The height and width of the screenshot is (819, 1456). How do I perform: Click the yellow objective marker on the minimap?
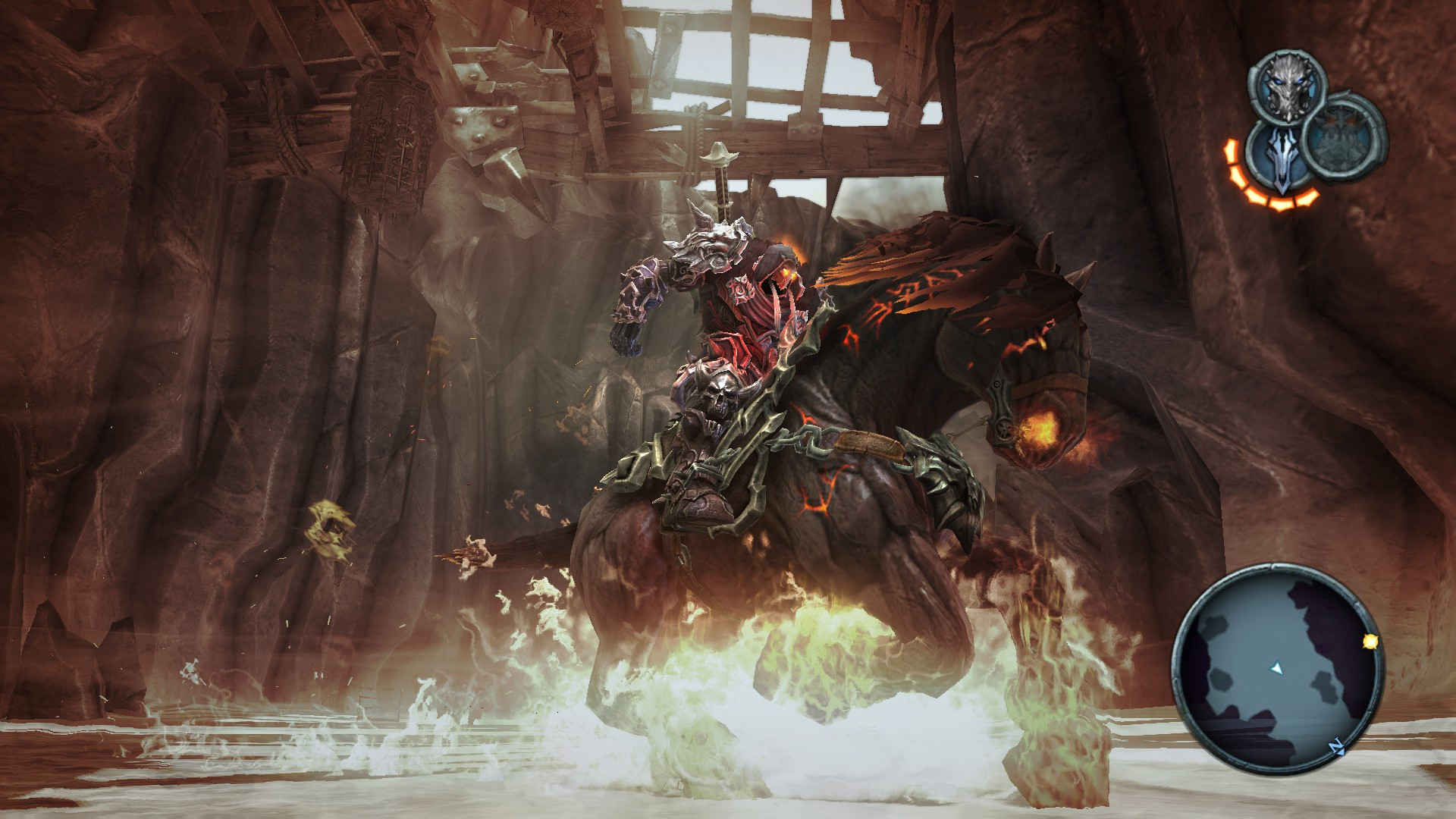(x=1370, y=642)
